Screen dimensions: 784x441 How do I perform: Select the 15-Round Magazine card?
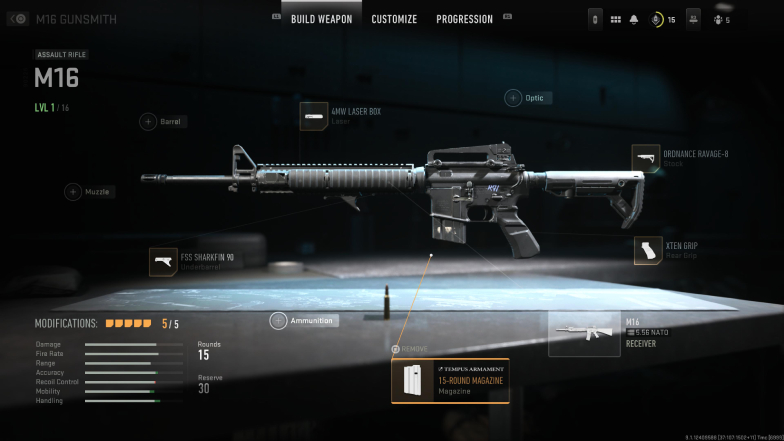click(x=450, y=381)
